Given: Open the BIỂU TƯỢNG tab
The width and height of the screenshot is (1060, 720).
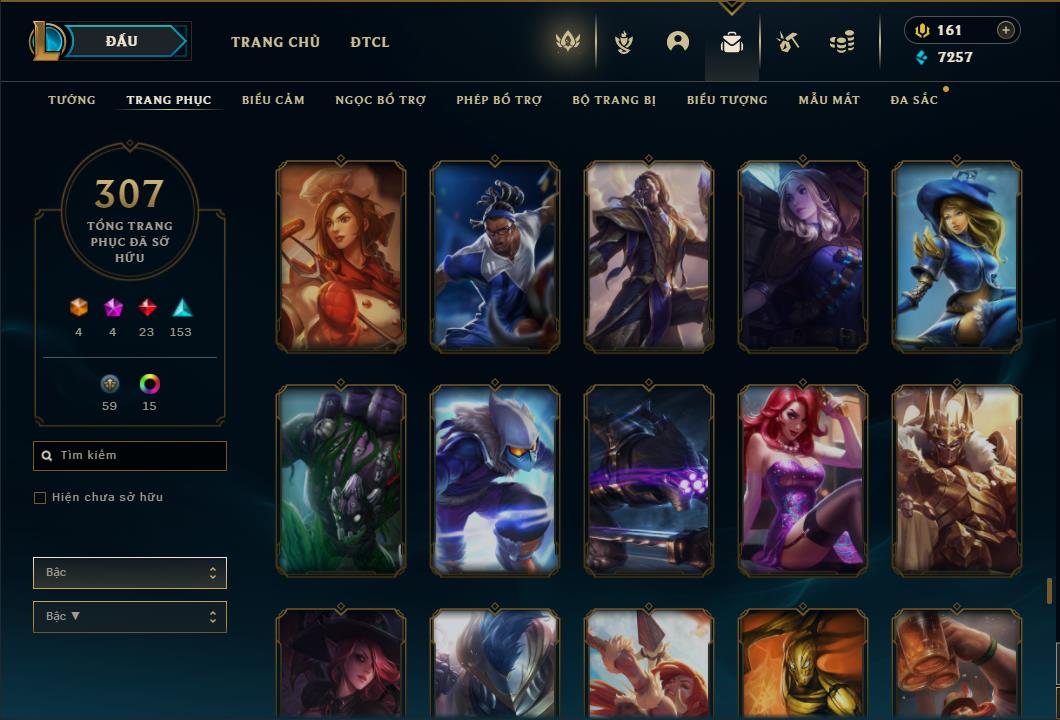Looking at the screenshot, I should (727, 100).
